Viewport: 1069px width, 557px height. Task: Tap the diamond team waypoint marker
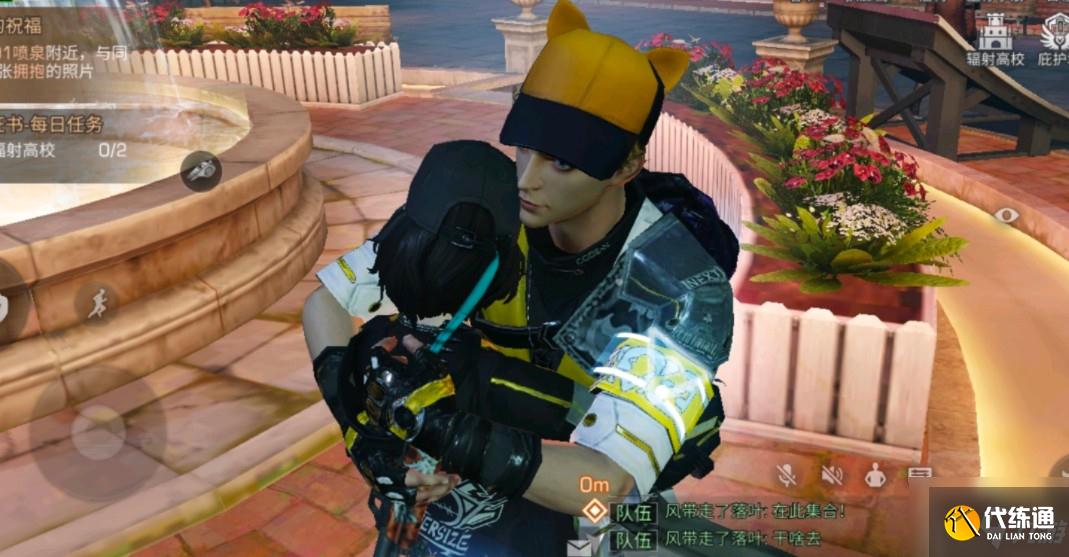[x=595, y=511]
